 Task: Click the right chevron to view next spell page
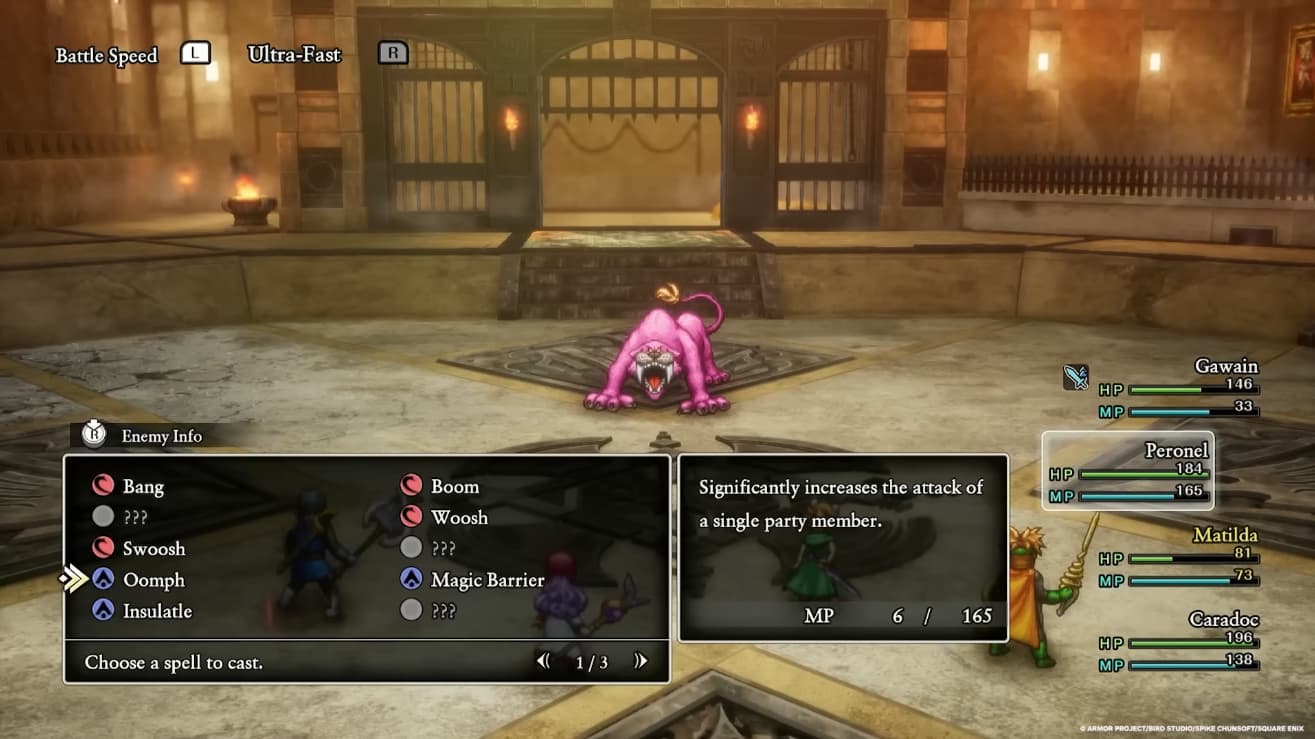tap(641, 662)
